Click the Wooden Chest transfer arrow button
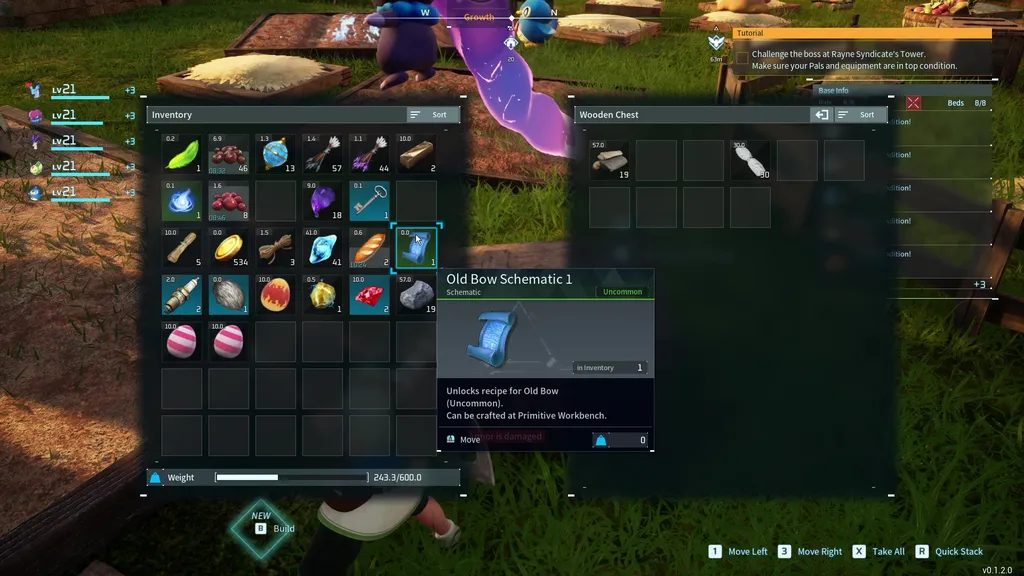The image size is (1024, 576). click(821, 115)
